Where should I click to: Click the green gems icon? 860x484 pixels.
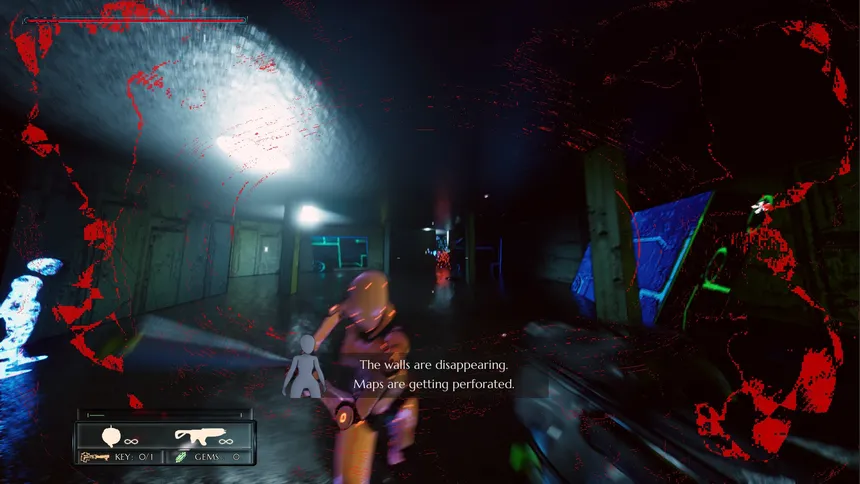[x=180, y=457]
